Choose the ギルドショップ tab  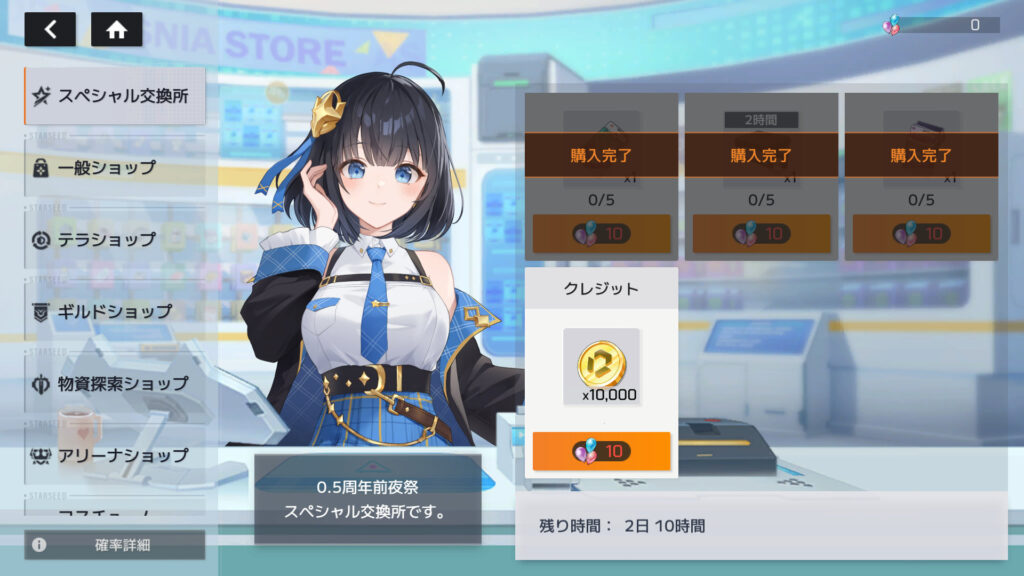pyautogui.click(x=115, y=311)
